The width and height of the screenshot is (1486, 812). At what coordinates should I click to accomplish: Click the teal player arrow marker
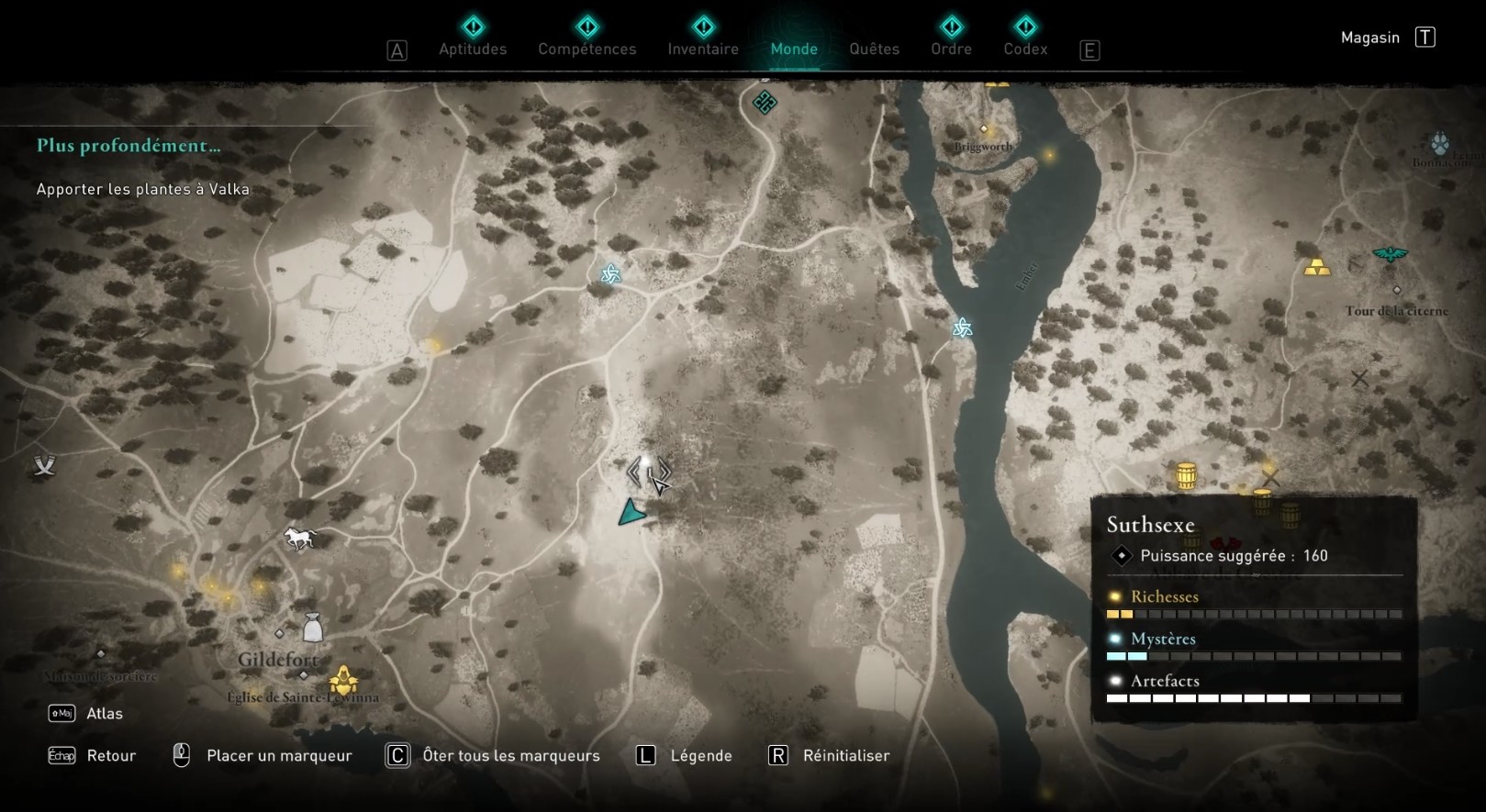point(631,513)
